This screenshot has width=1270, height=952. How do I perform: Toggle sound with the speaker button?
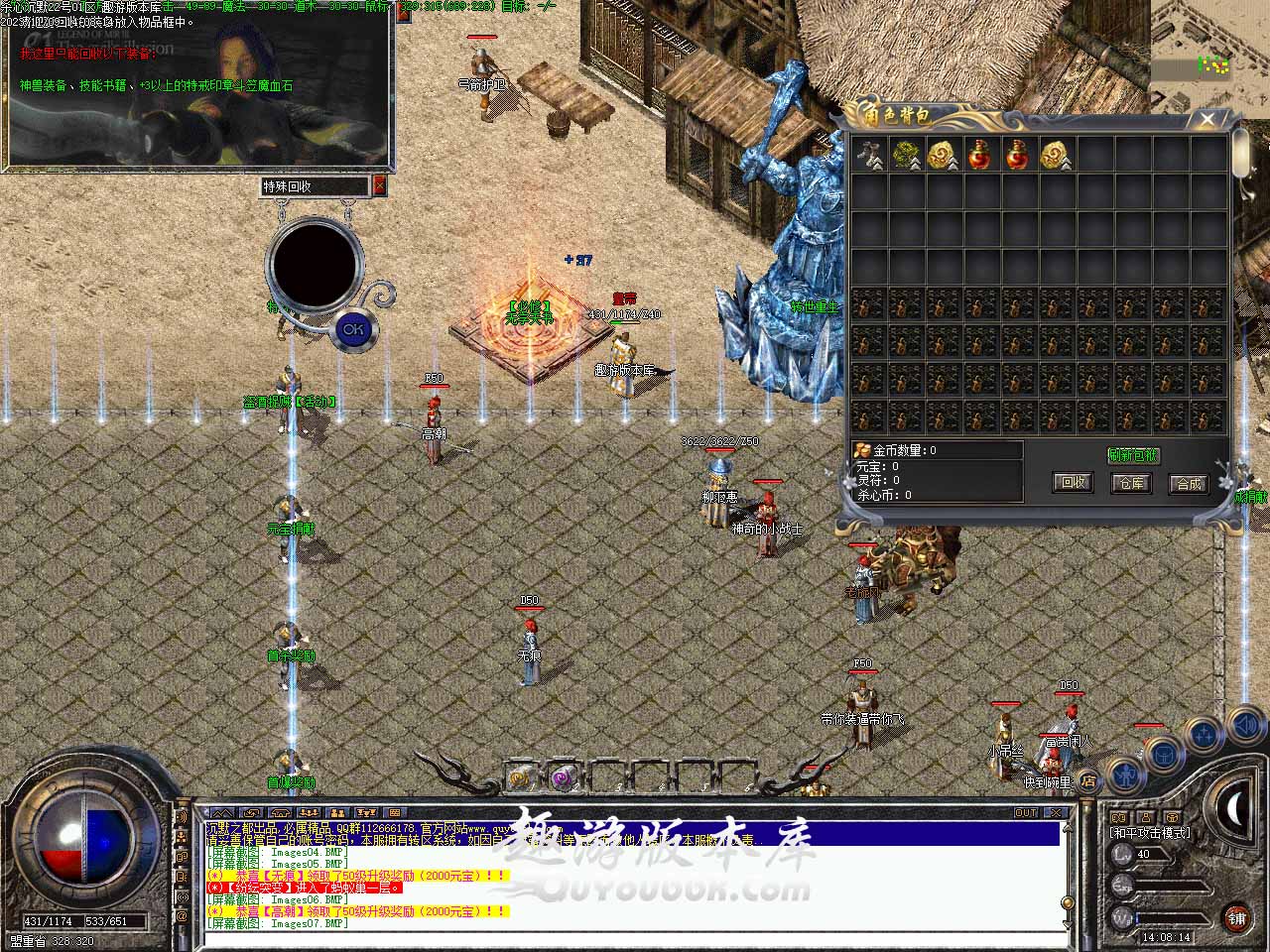(x=1246, y=727)
